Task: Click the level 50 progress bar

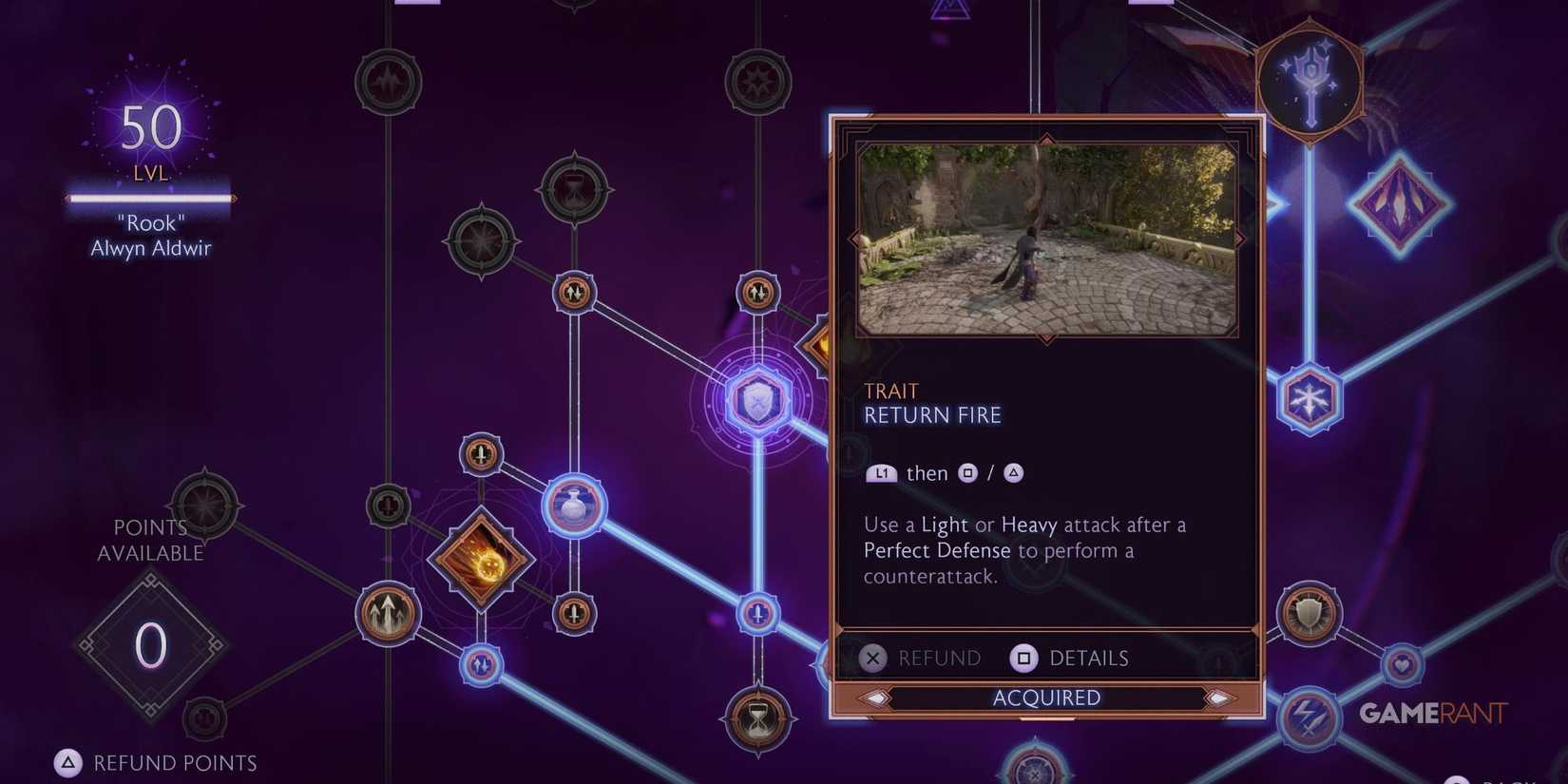Action: point(150,199)
